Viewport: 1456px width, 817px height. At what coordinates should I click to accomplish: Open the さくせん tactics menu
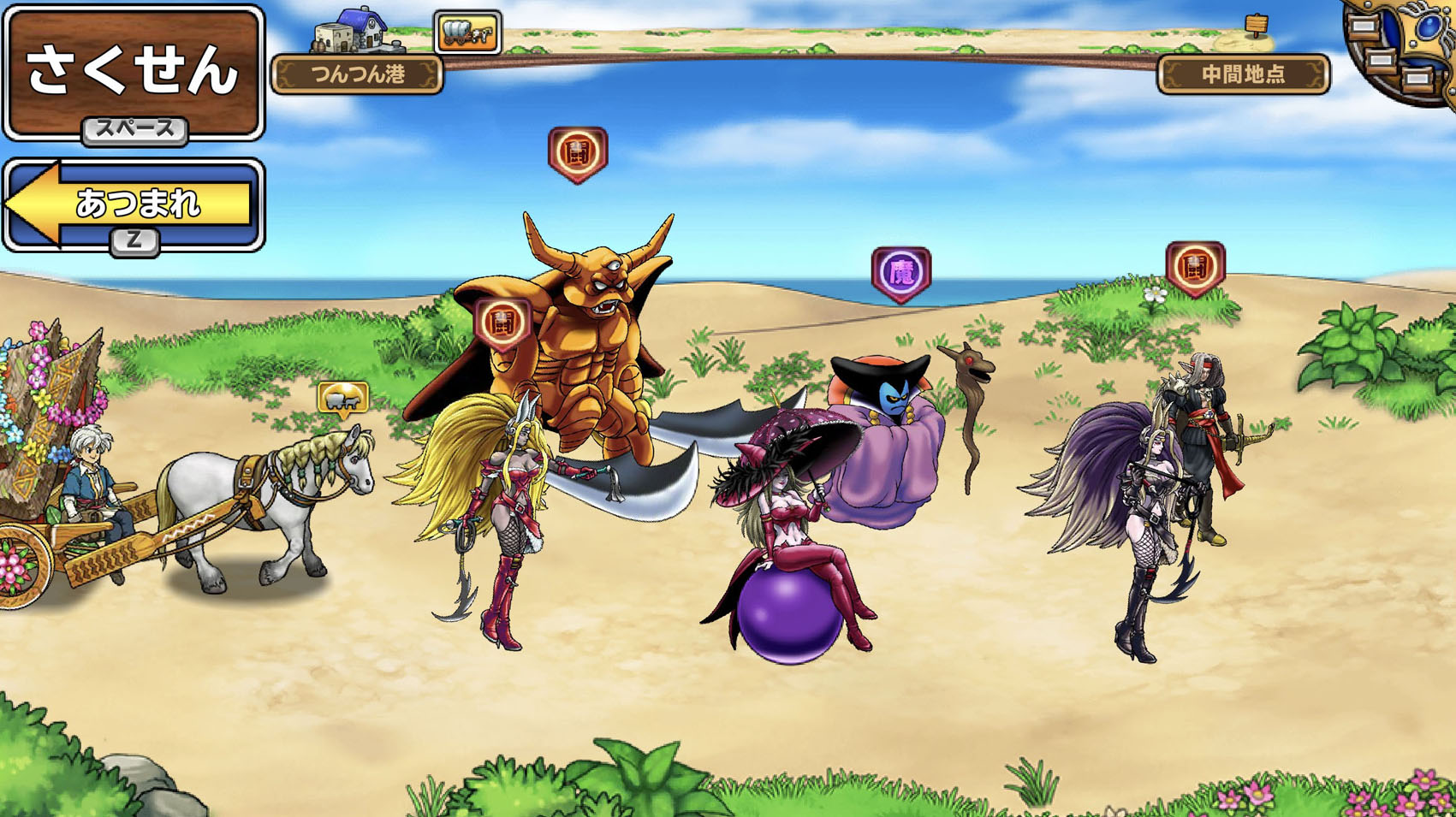tap(134, 70)
